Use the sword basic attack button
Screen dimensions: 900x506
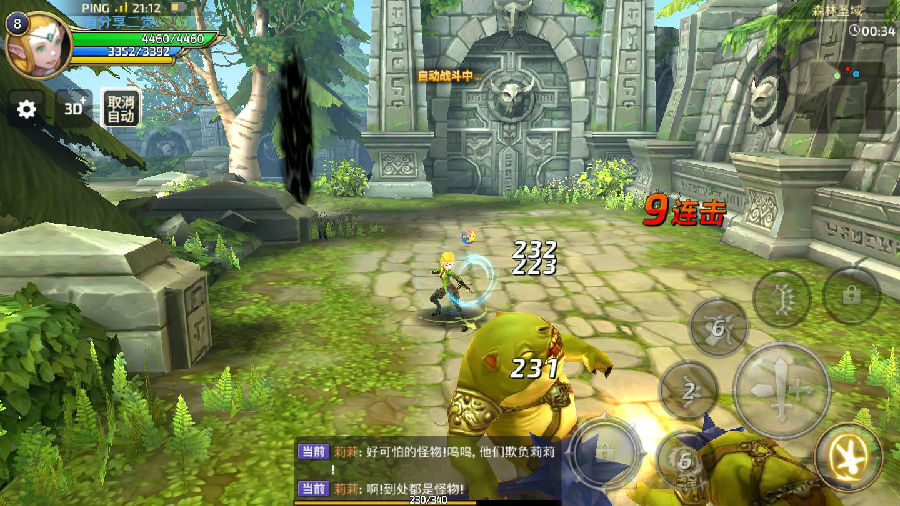click(781, 389)
